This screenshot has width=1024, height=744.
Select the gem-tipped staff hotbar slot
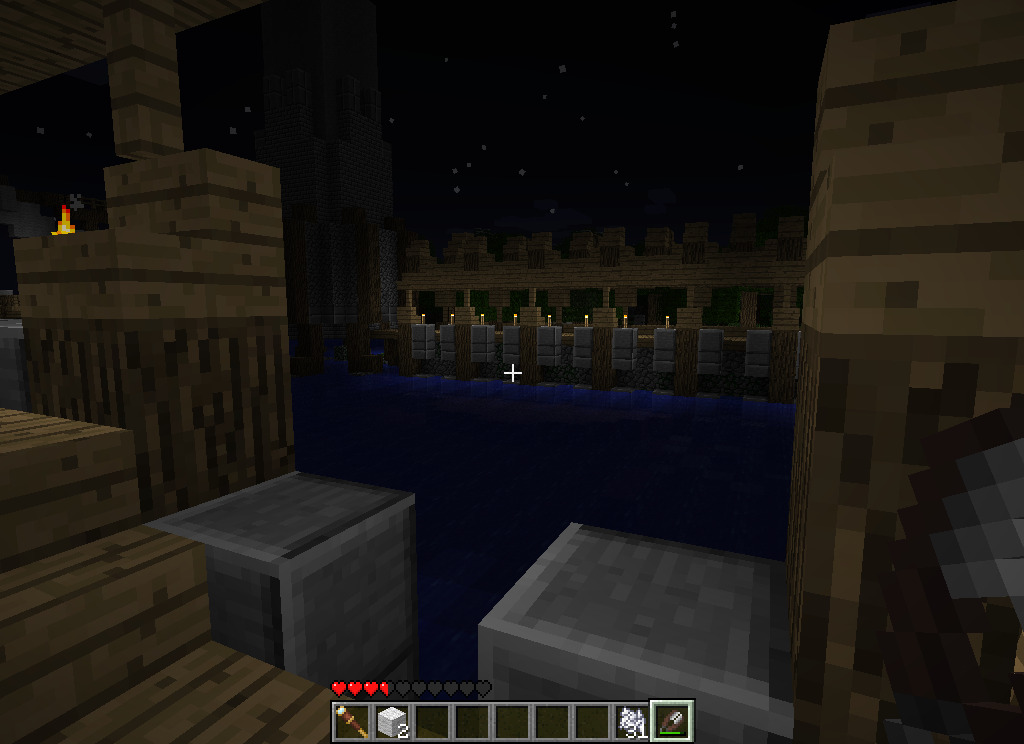coord(352,721)
